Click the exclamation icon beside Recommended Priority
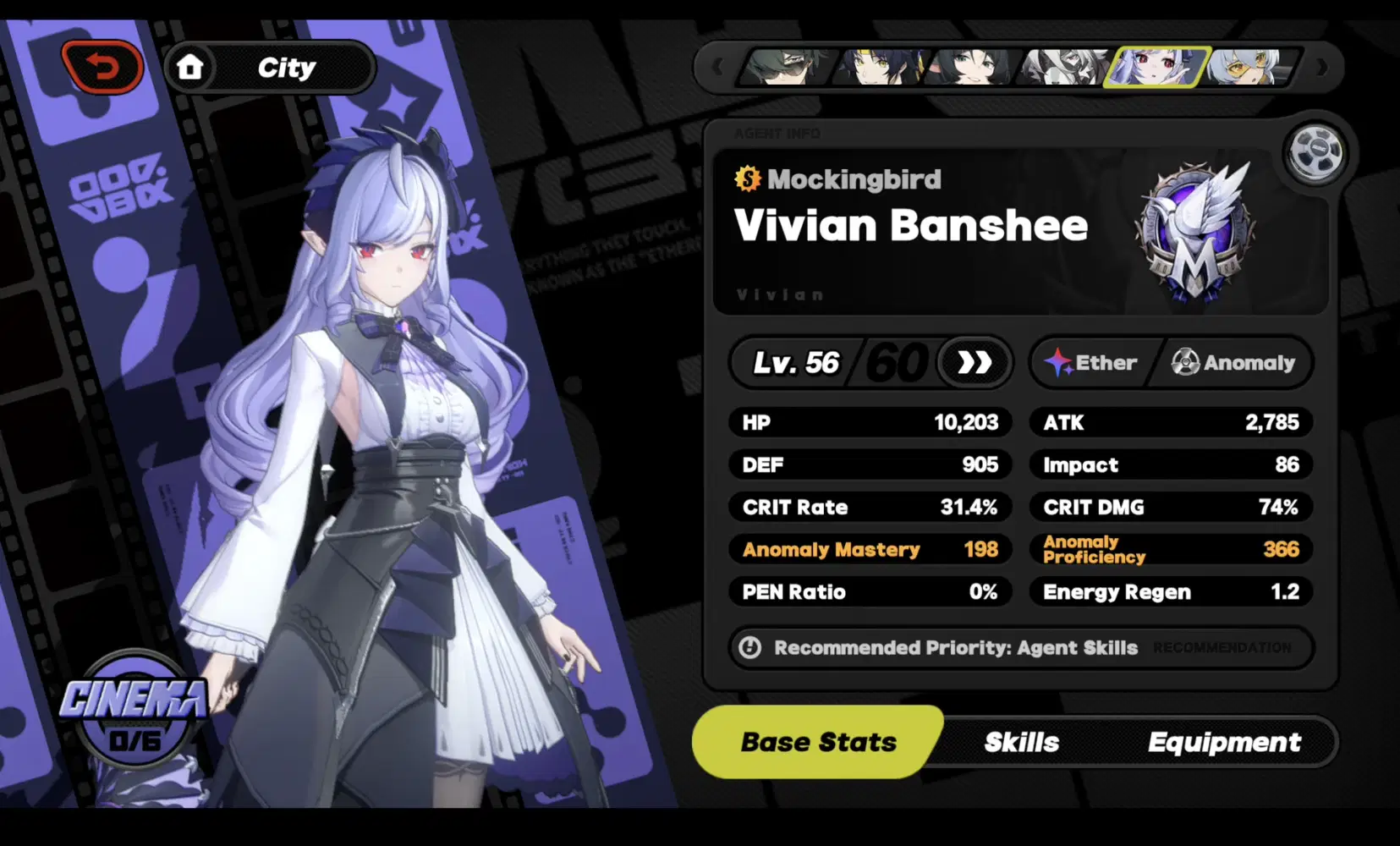Image resolution: width=1400 pixels, height=846 pixels. click(751, 648)
